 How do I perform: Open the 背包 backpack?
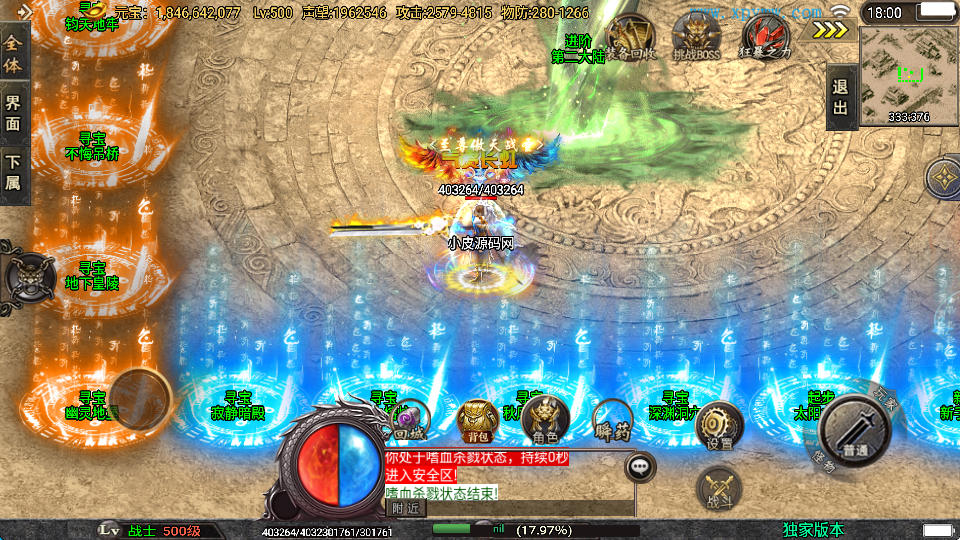(x=478, y=420)
